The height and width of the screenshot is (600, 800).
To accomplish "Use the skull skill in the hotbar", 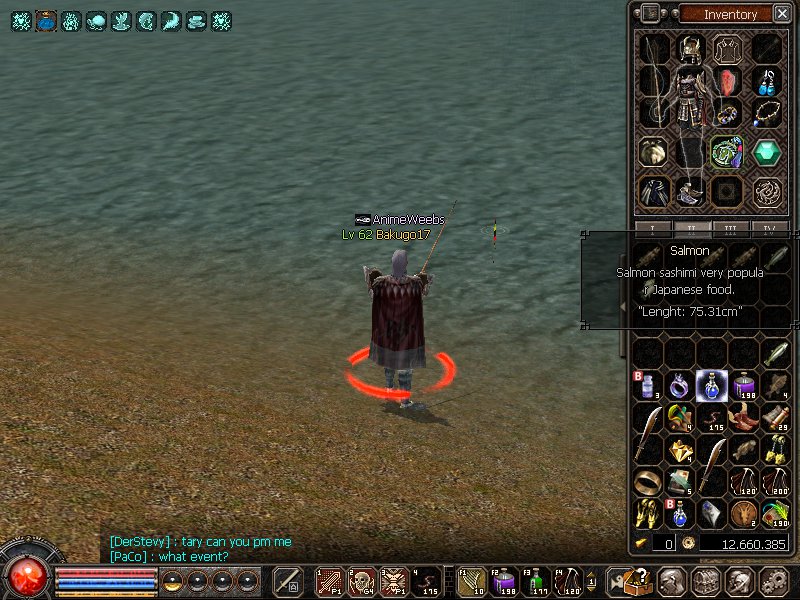I will pos(360,580).
